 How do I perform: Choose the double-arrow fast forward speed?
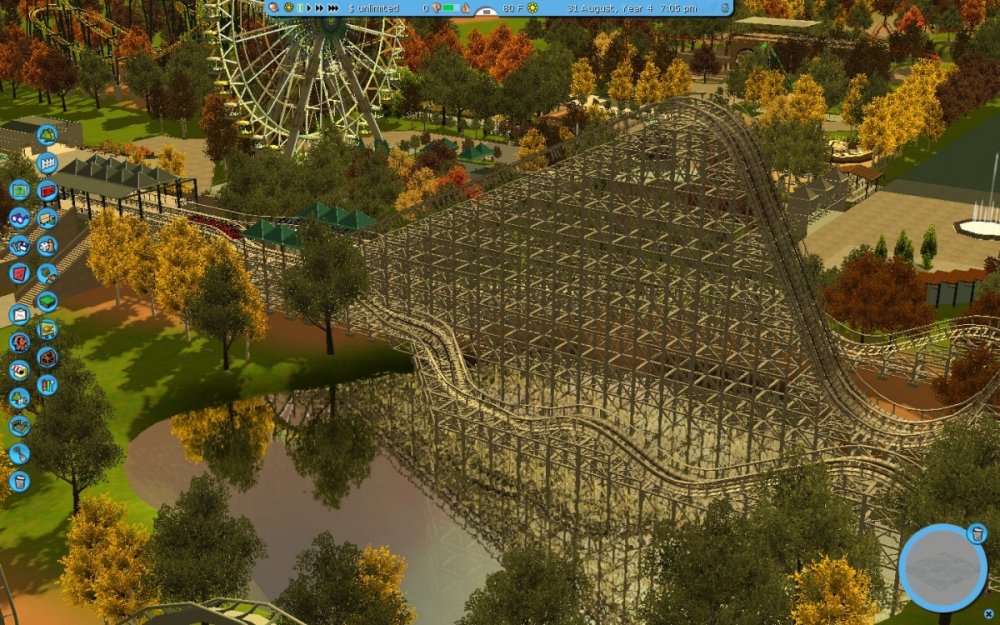(x=321, y=8)
